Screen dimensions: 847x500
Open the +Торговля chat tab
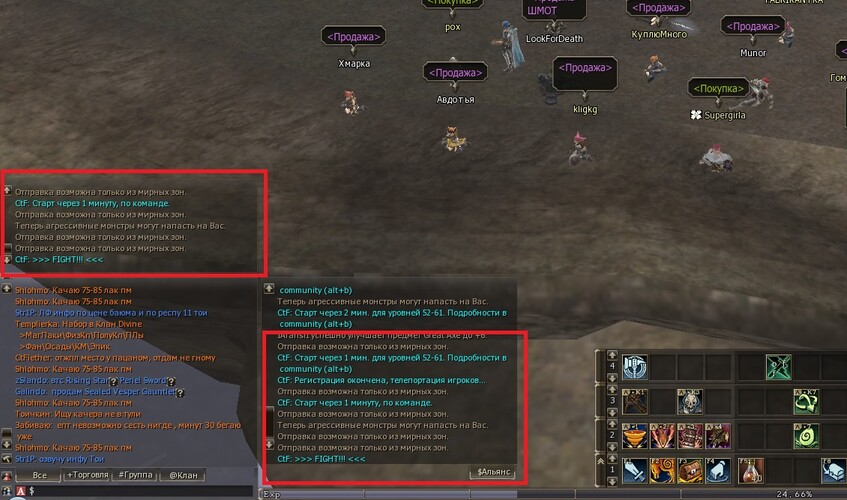[x=87, y=476]
